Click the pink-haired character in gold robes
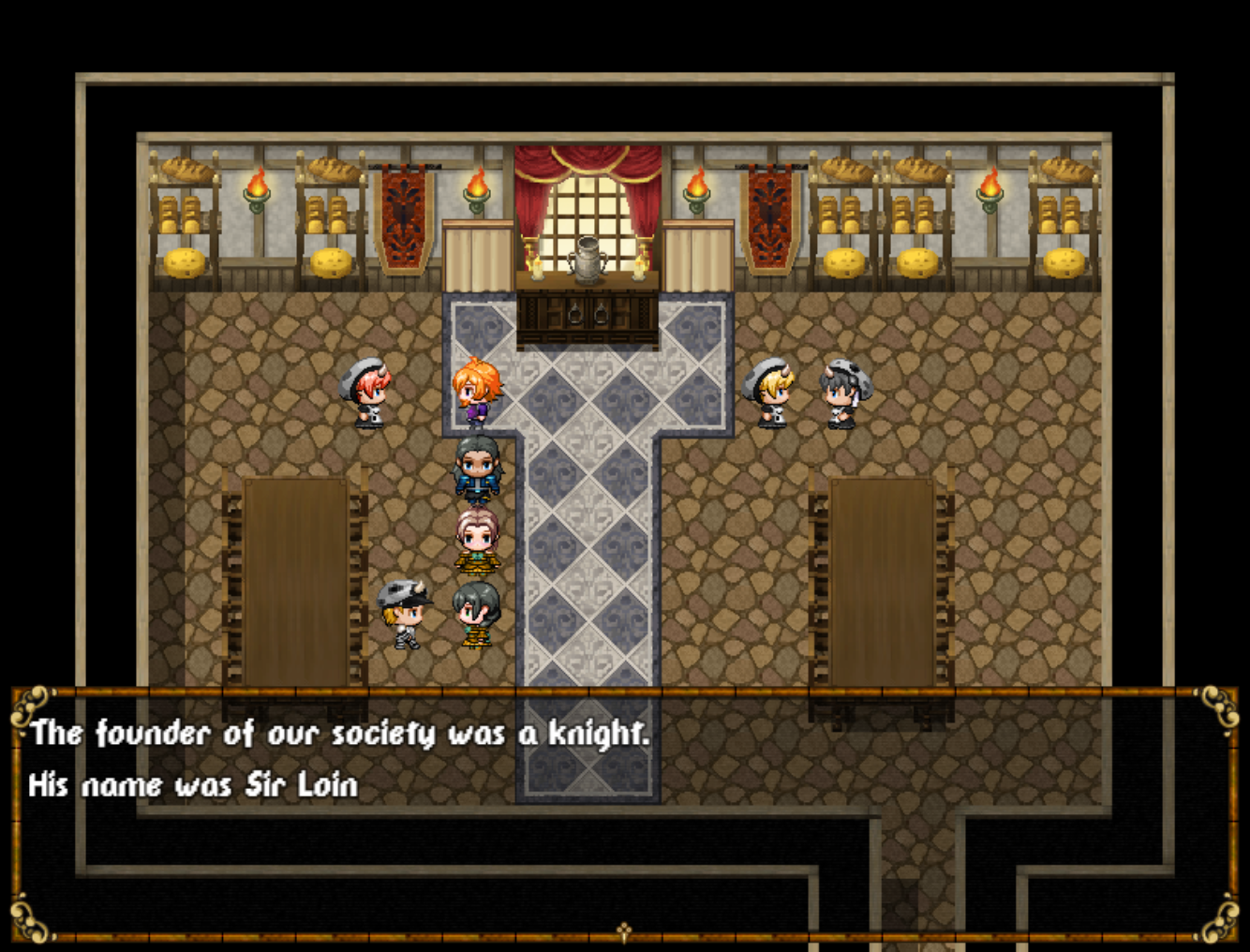Viewport: 1250px width, 952px height. 480,542
